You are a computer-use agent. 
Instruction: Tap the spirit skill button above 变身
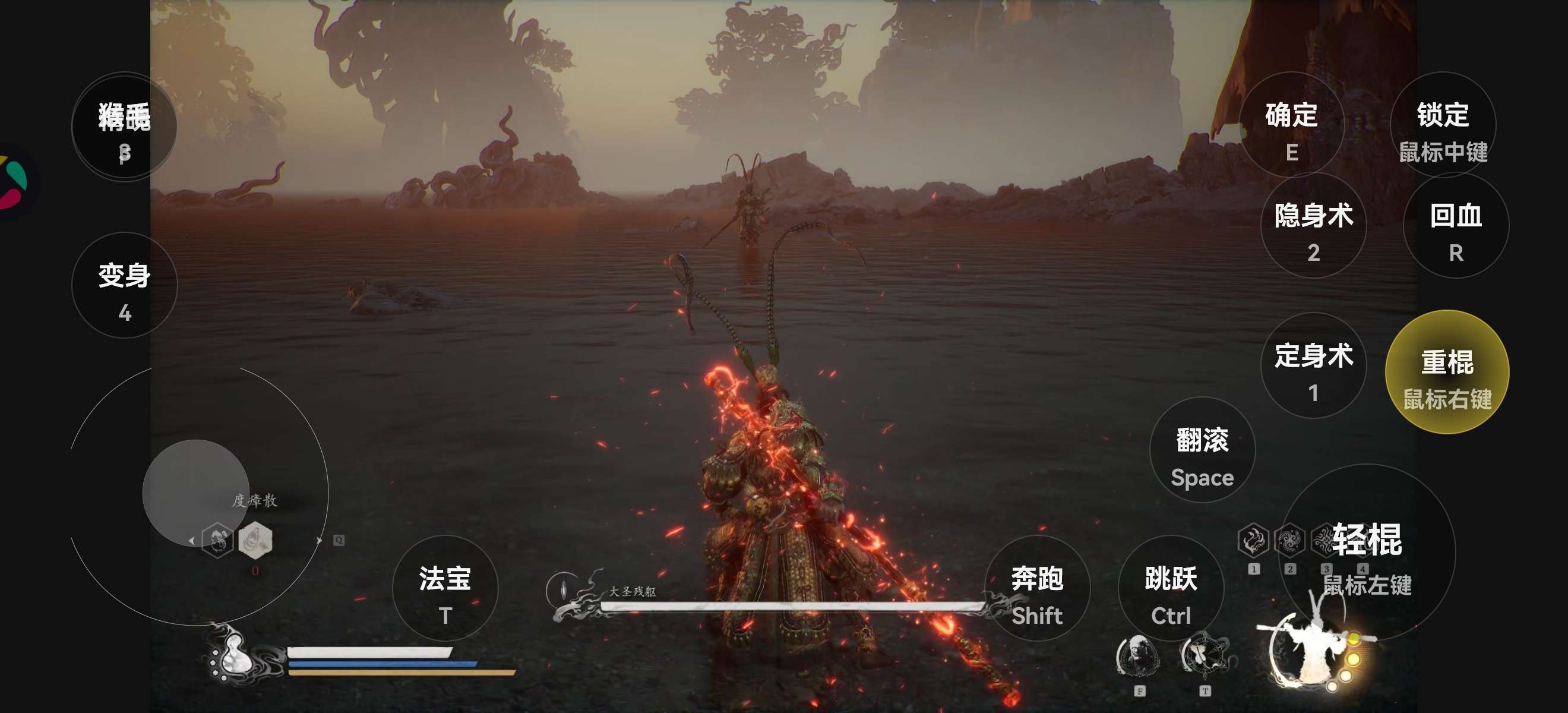(124, 127)
